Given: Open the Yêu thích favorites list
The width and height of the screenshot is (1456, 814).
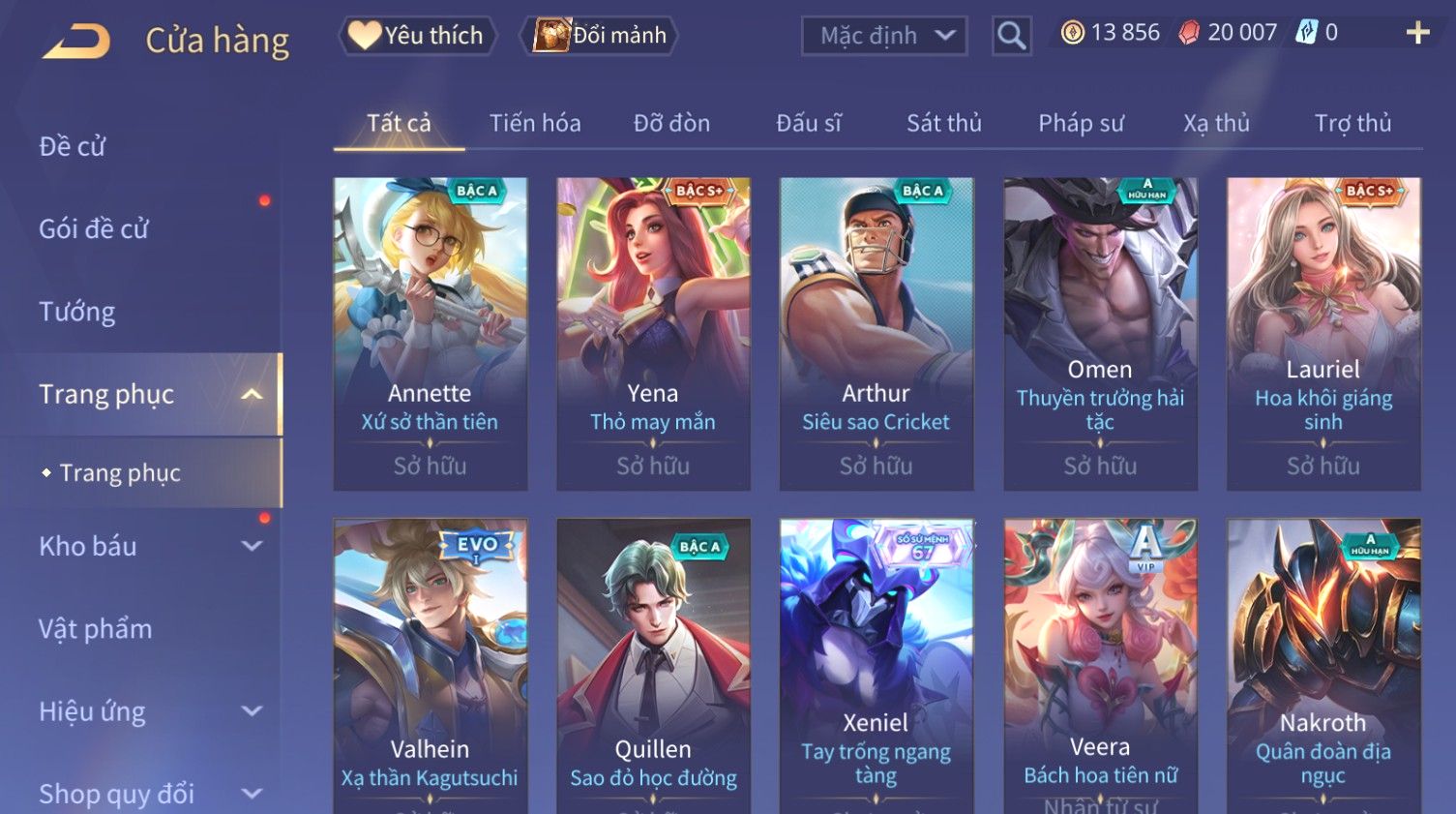Looking at the screenshot, I should [x=417, y=36].
